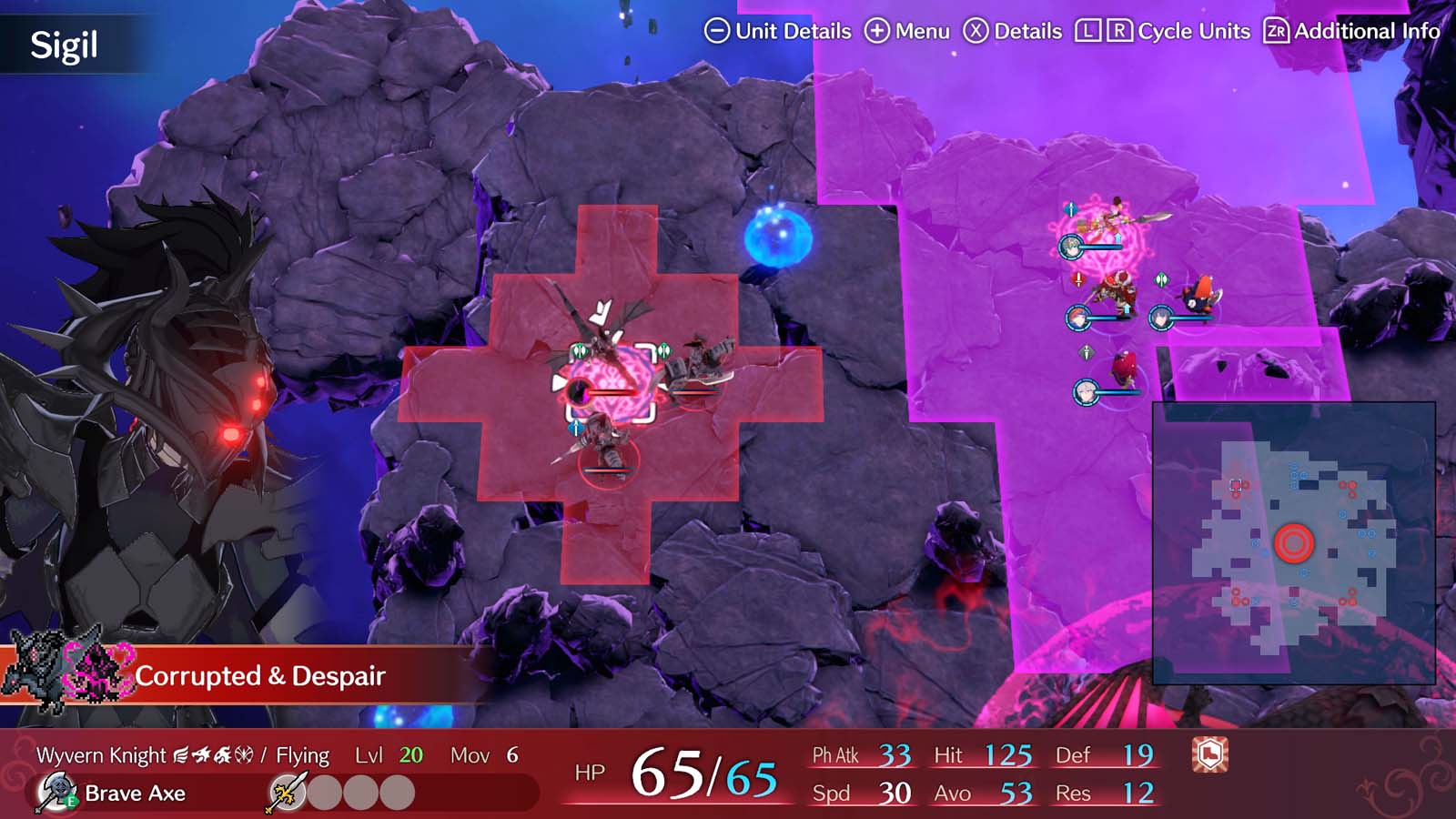Click the gray sword indicator above the red-haired unit
This screenshot has height=819, width=1456.
tap(1087, 352)
